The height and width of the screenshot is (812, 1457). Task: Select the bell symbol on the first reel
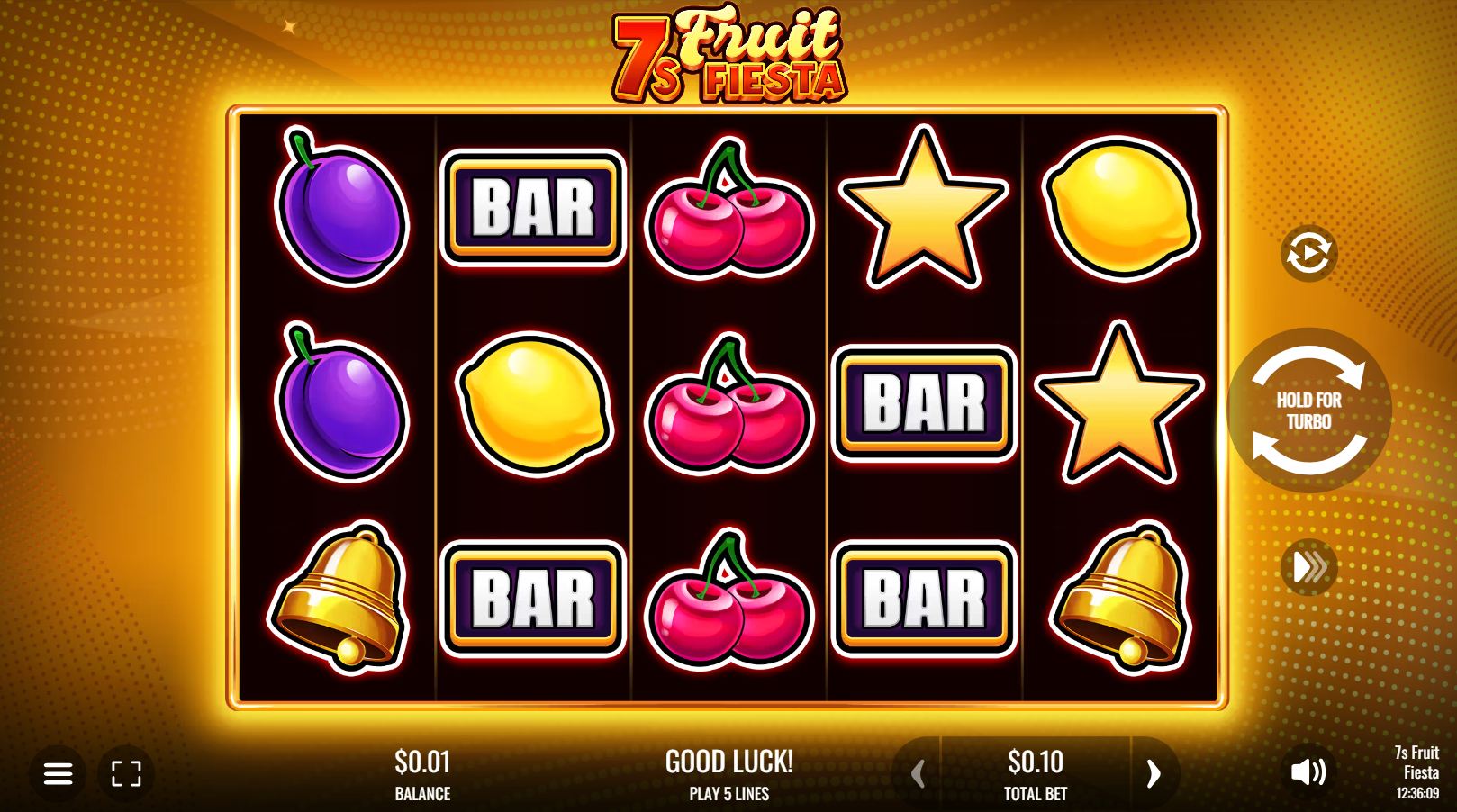(x=338, y=599)
